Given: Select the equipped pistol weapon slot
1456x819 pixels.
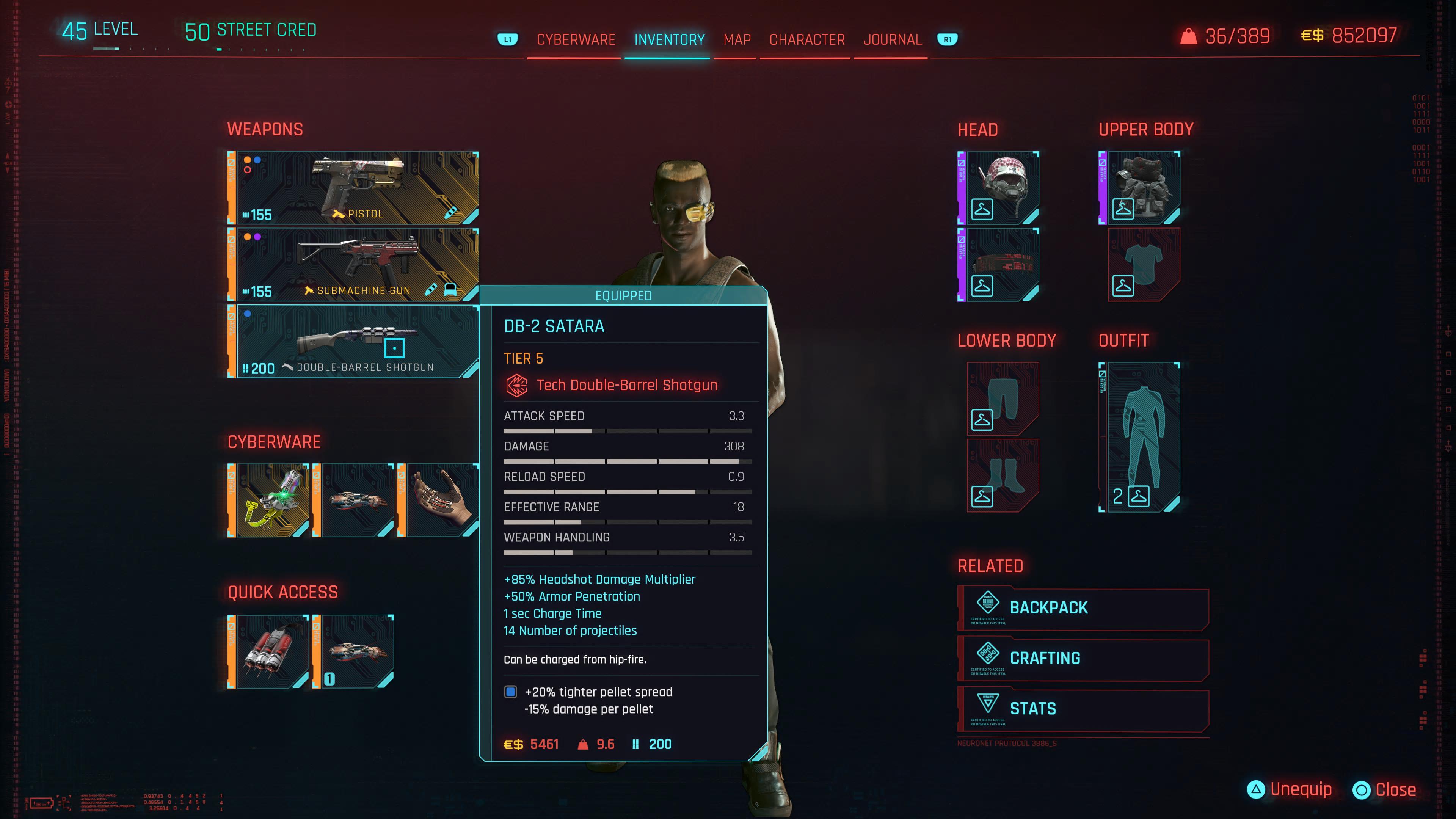Looking at the screenshot, I should (x=356, y=188).
